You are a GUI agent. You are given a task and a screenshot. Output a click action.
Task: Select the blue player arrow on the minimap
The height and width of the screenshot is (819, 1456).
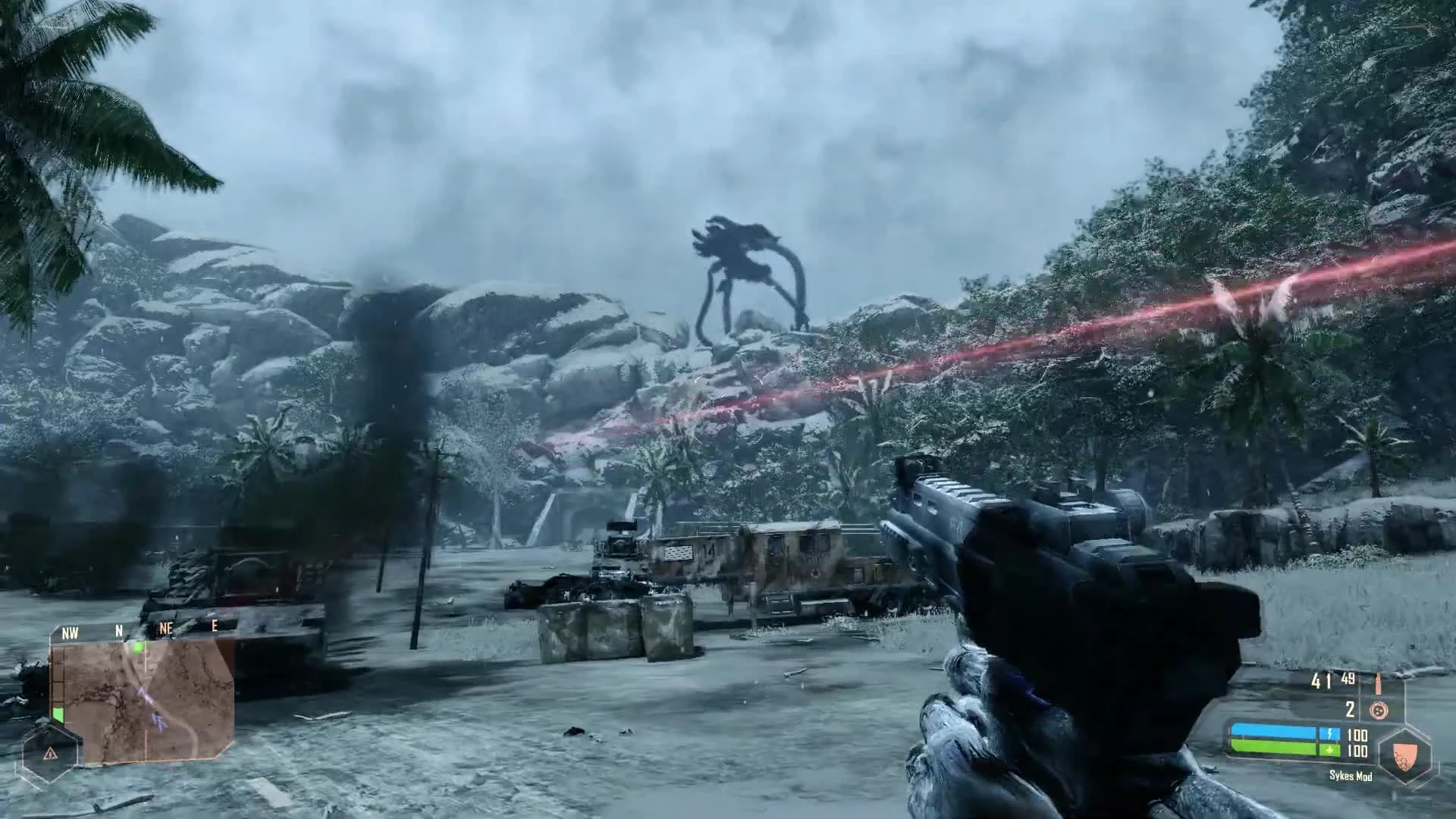tap(160, 721)
